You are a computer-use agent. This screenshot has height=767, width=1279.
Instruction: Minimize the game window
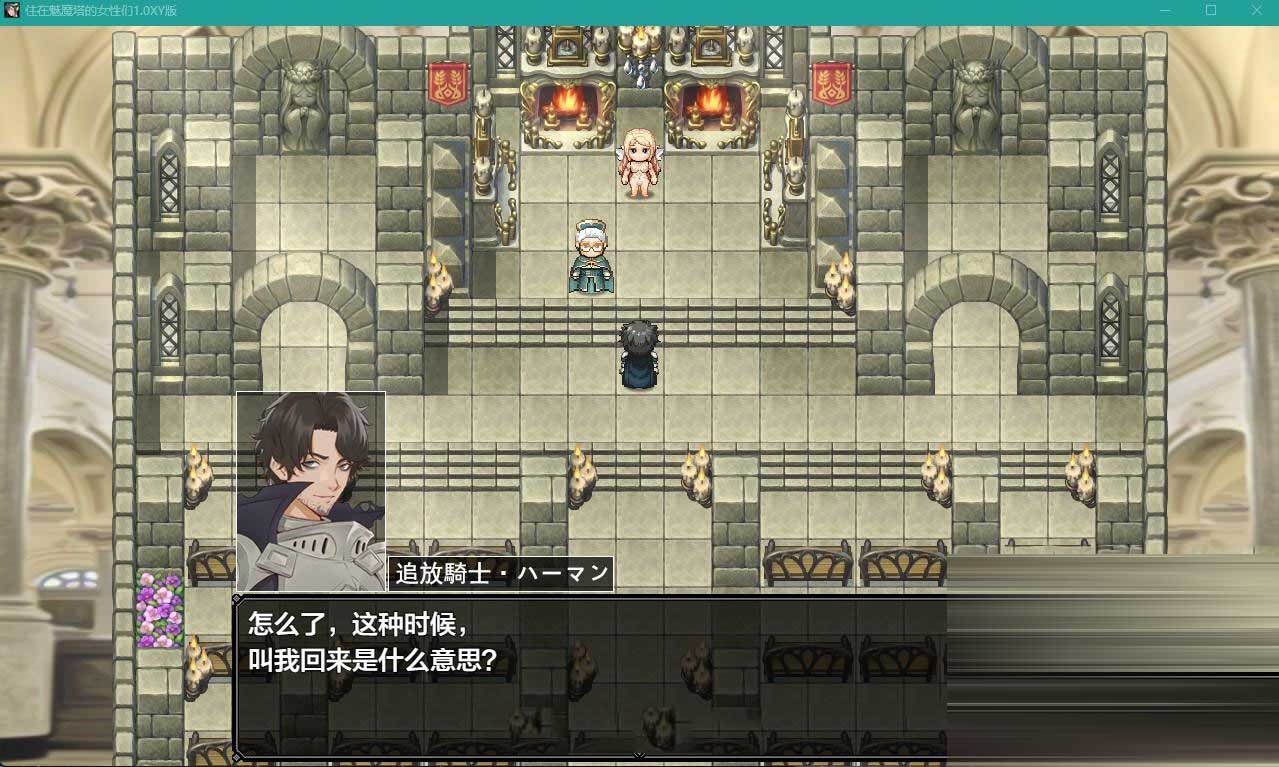click(x=1165, y=10)
